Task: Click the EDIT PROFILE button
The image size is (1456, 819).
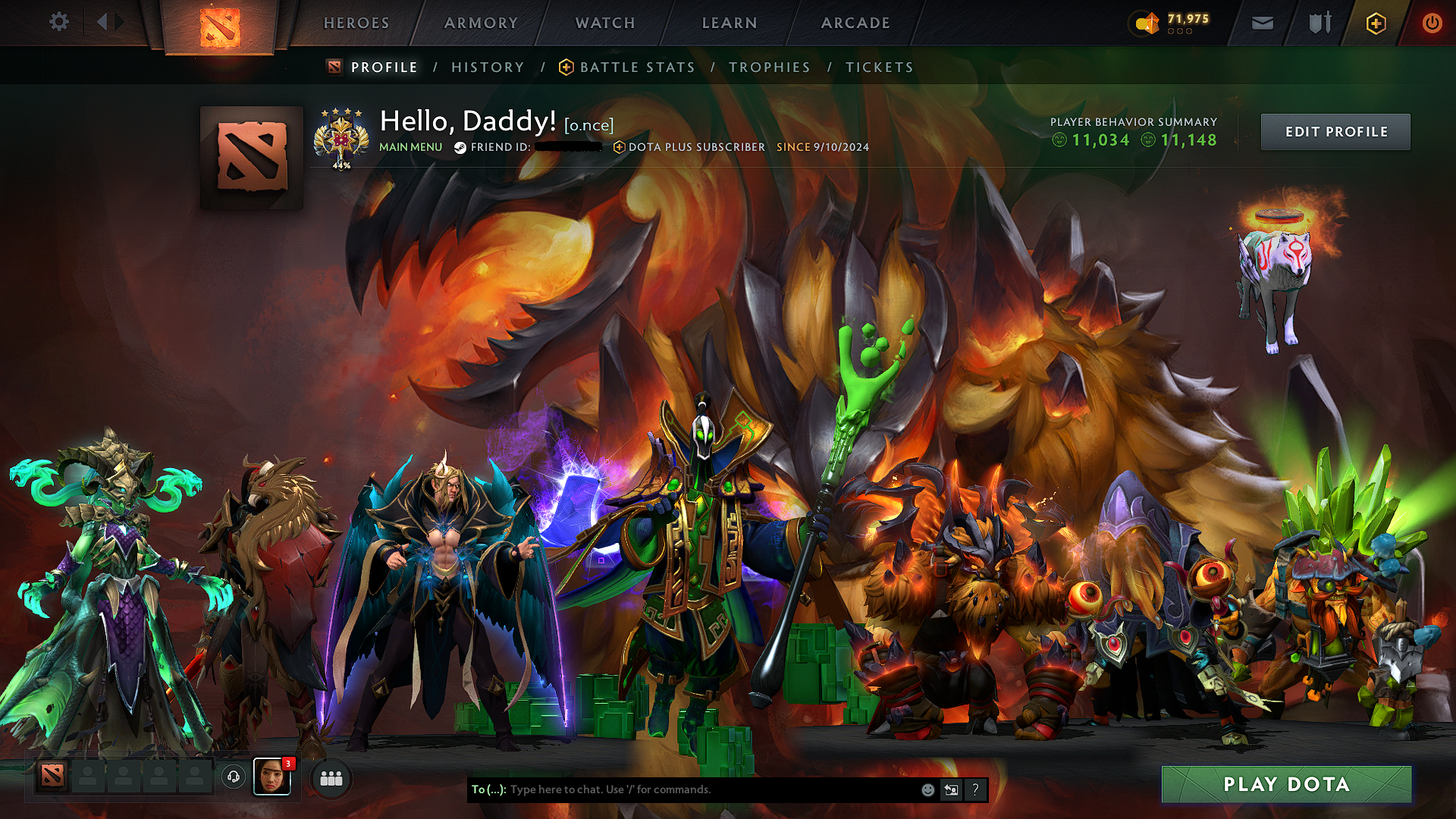Action: [1335, 131]
